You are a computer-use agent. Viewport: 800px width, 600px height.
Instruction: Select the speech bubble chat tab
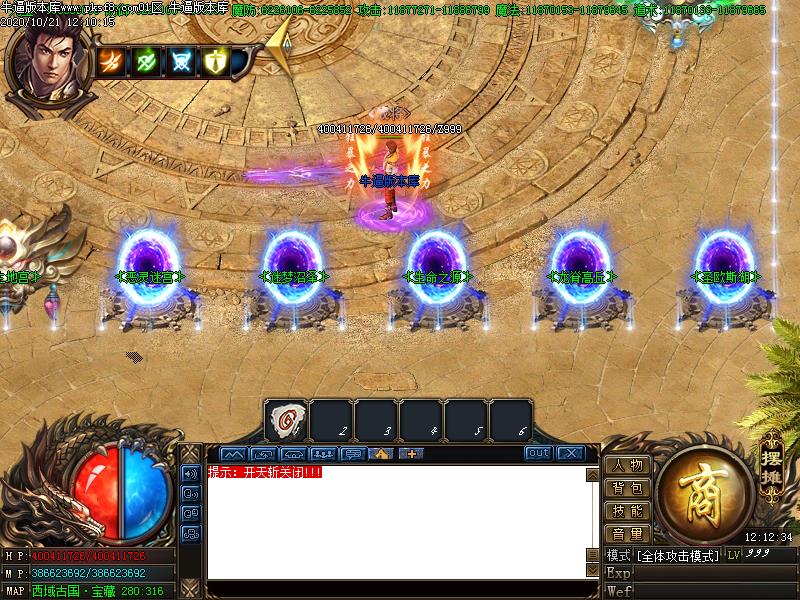[x=352, y=453]
